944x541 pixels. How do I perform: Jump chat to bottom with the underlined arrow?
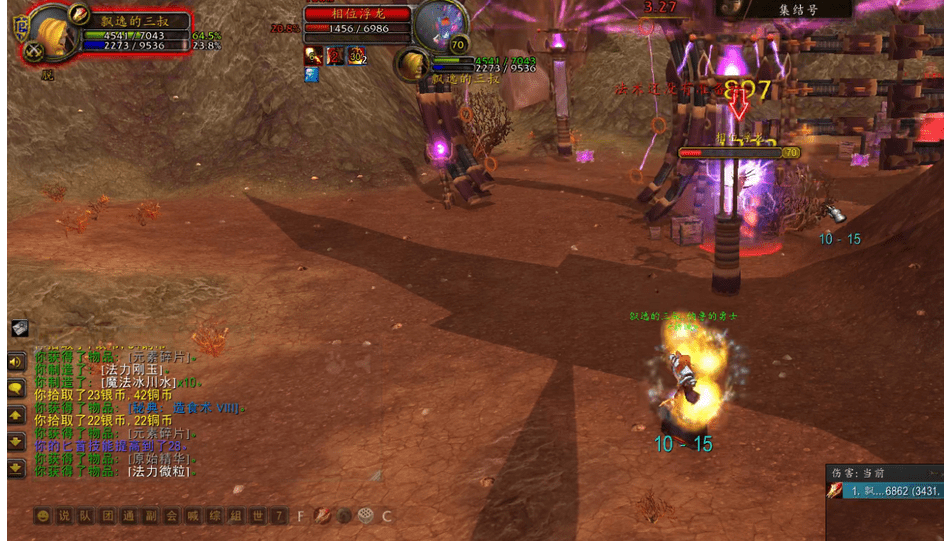click(17, 467)
